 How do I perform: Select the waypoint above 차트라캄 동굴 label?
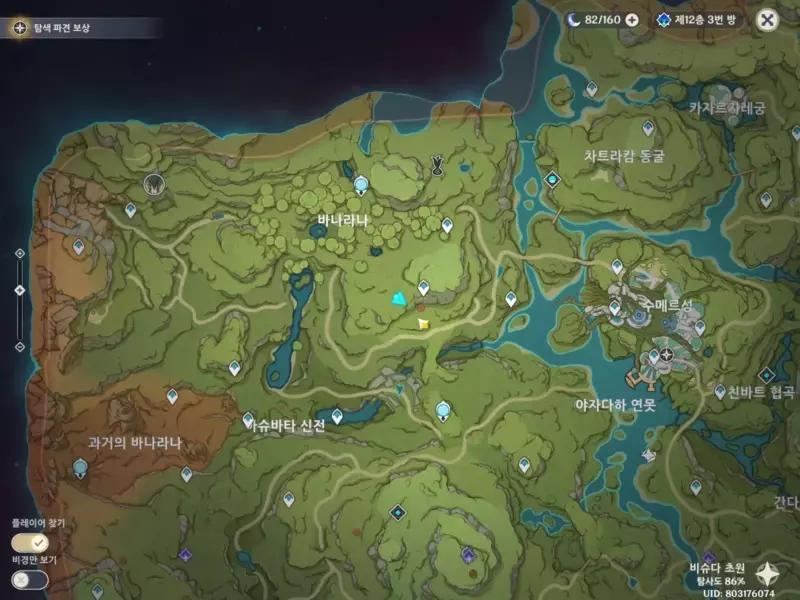pos(647,128)
